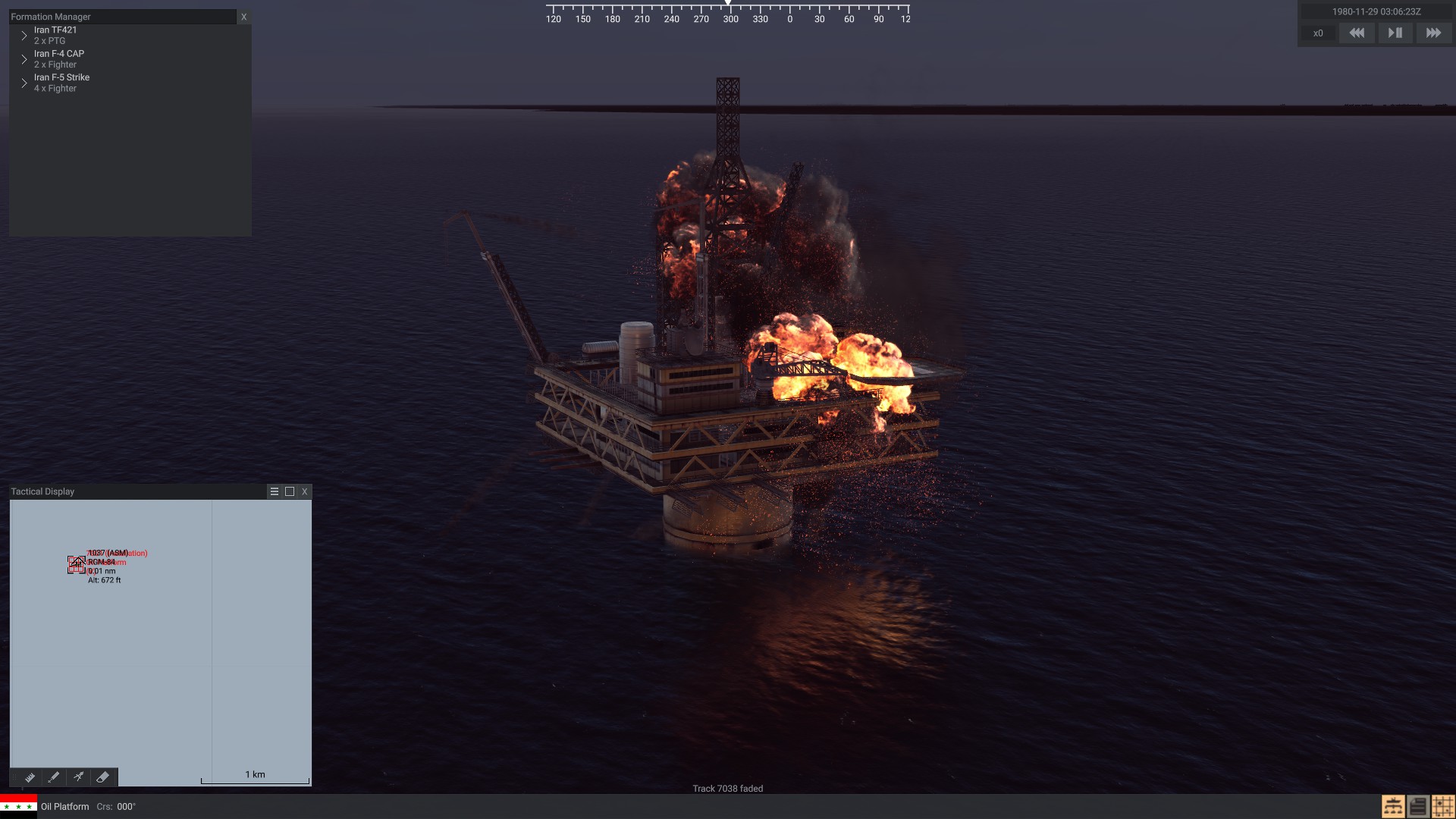Close the Tactical Display window
This screenshot has height=819, width=1456.
point(305,491)
